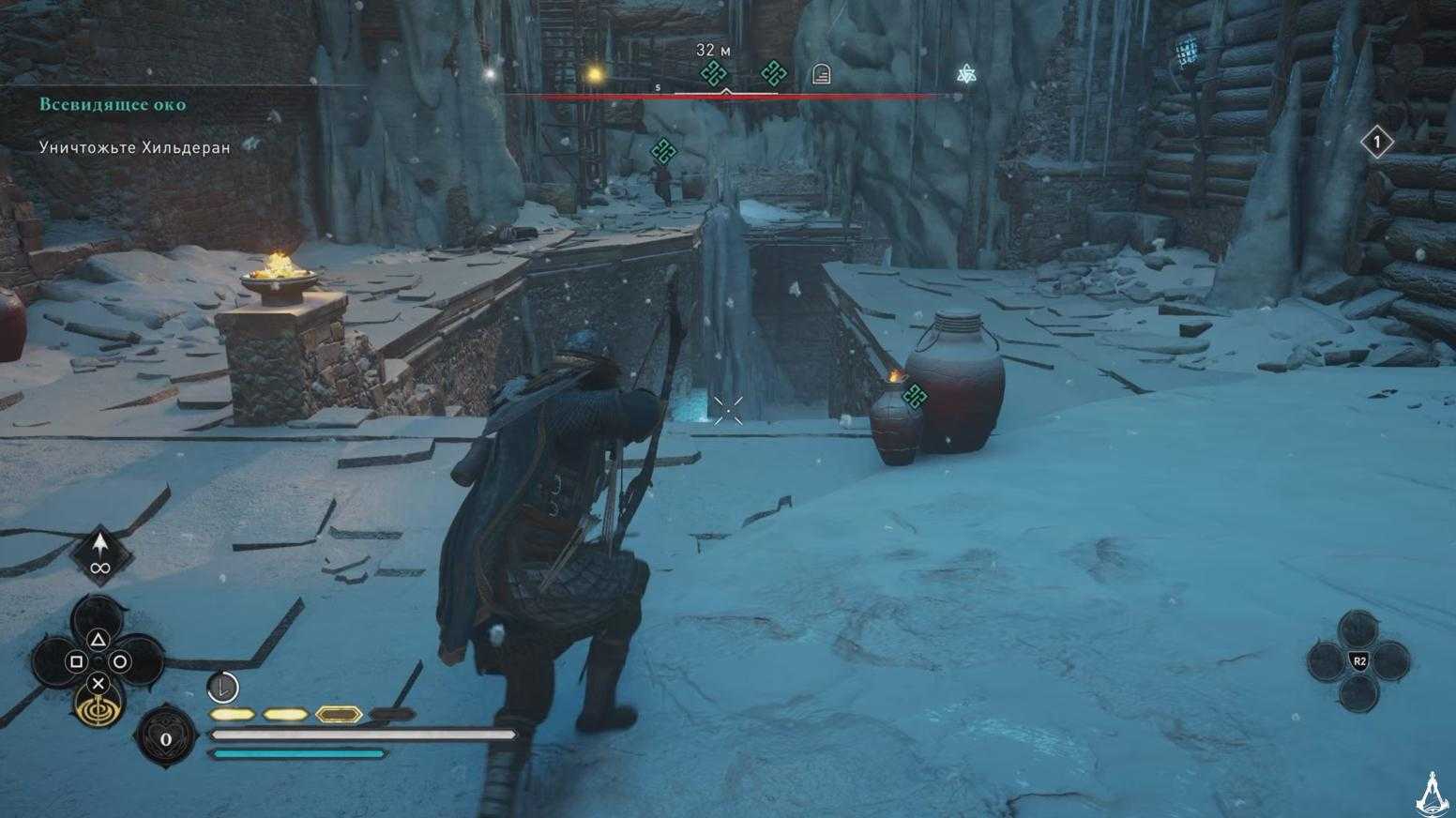Click the tombstone marker on the compass
This screenshot has width=1456, height=818.
821,73
